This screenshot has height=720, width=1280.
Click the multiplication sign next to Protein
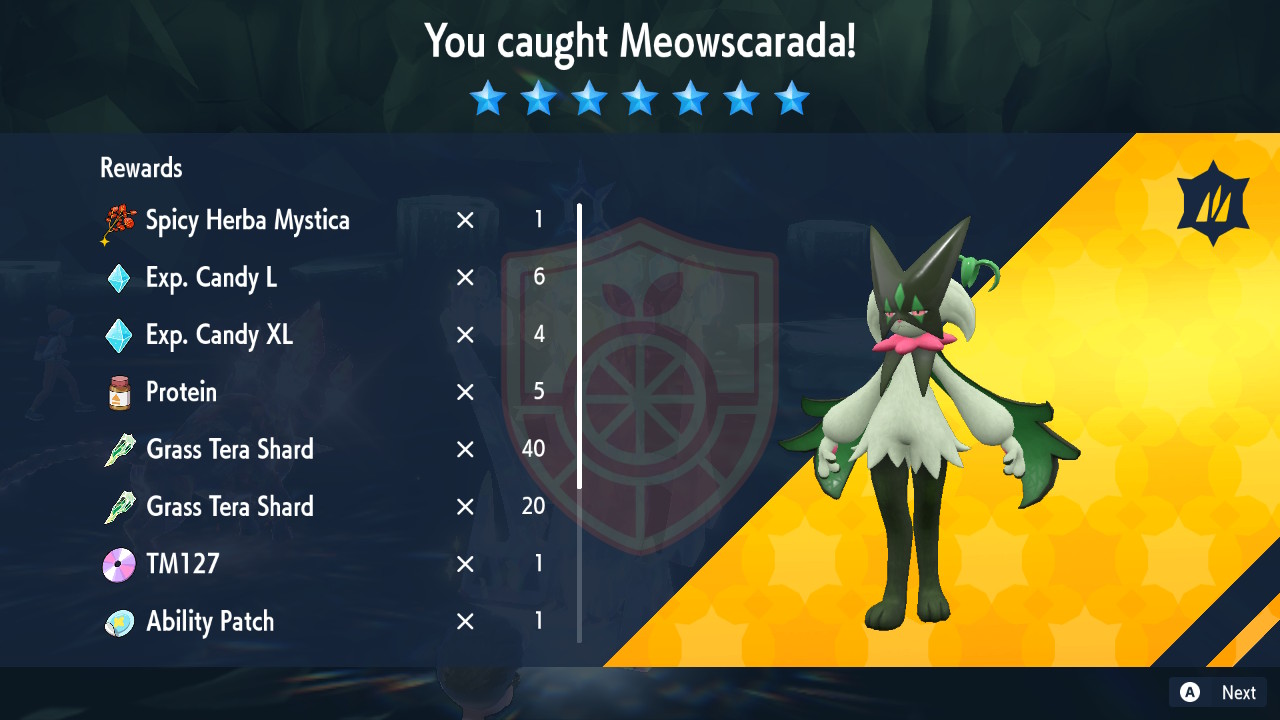point(464,392)
